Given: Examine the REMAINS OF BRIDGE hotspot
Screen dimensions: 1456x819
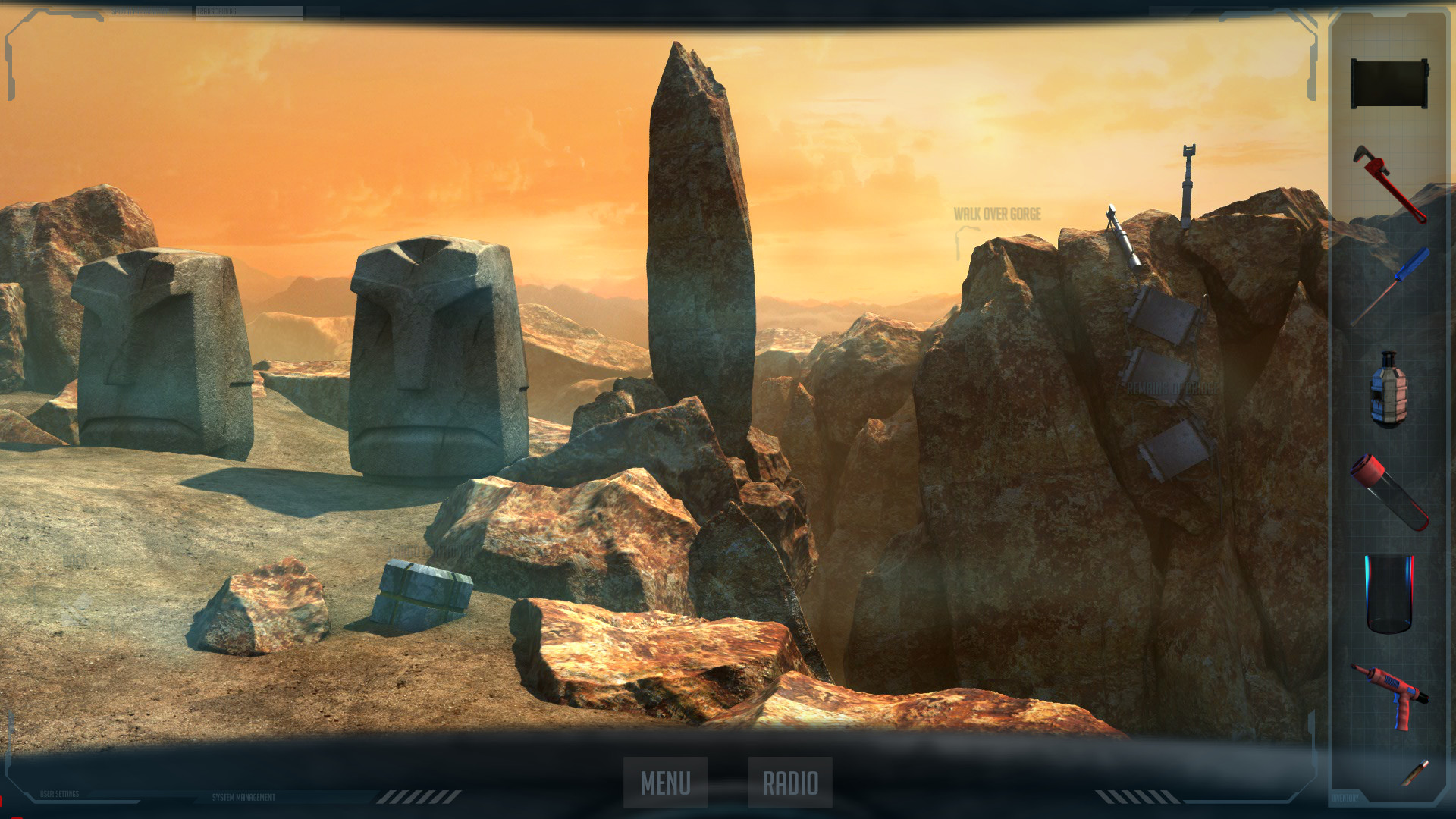Looking at the screenshot, I should [x=1174, y=388].
